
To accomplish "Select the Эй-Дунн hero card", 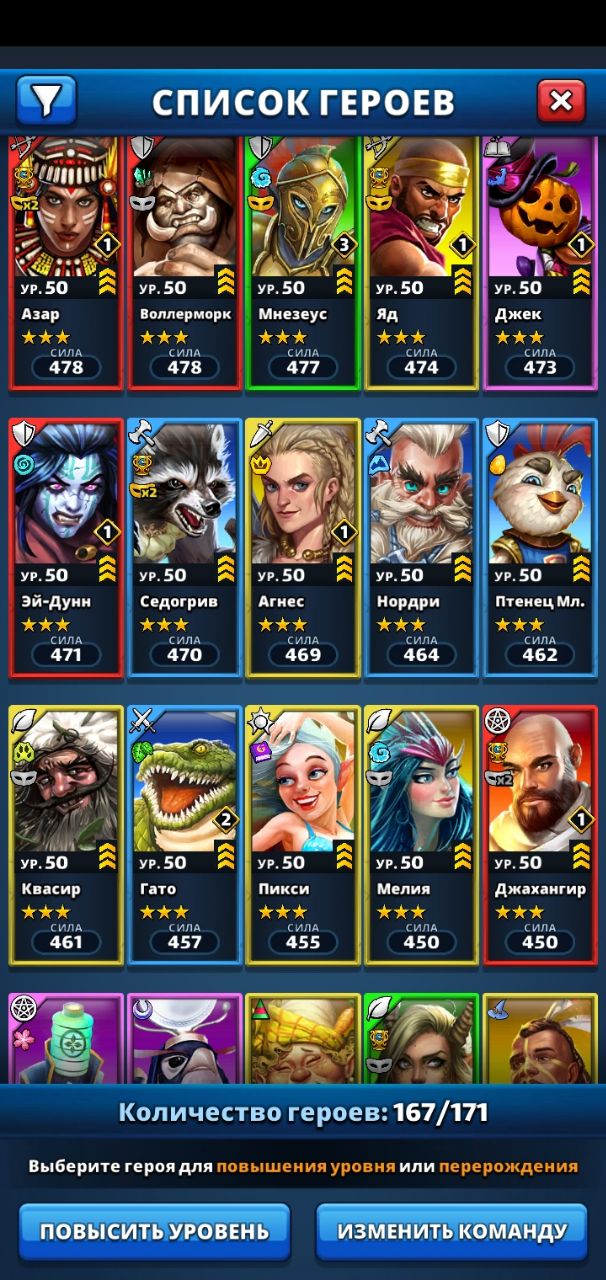I will tap(66, 548).
